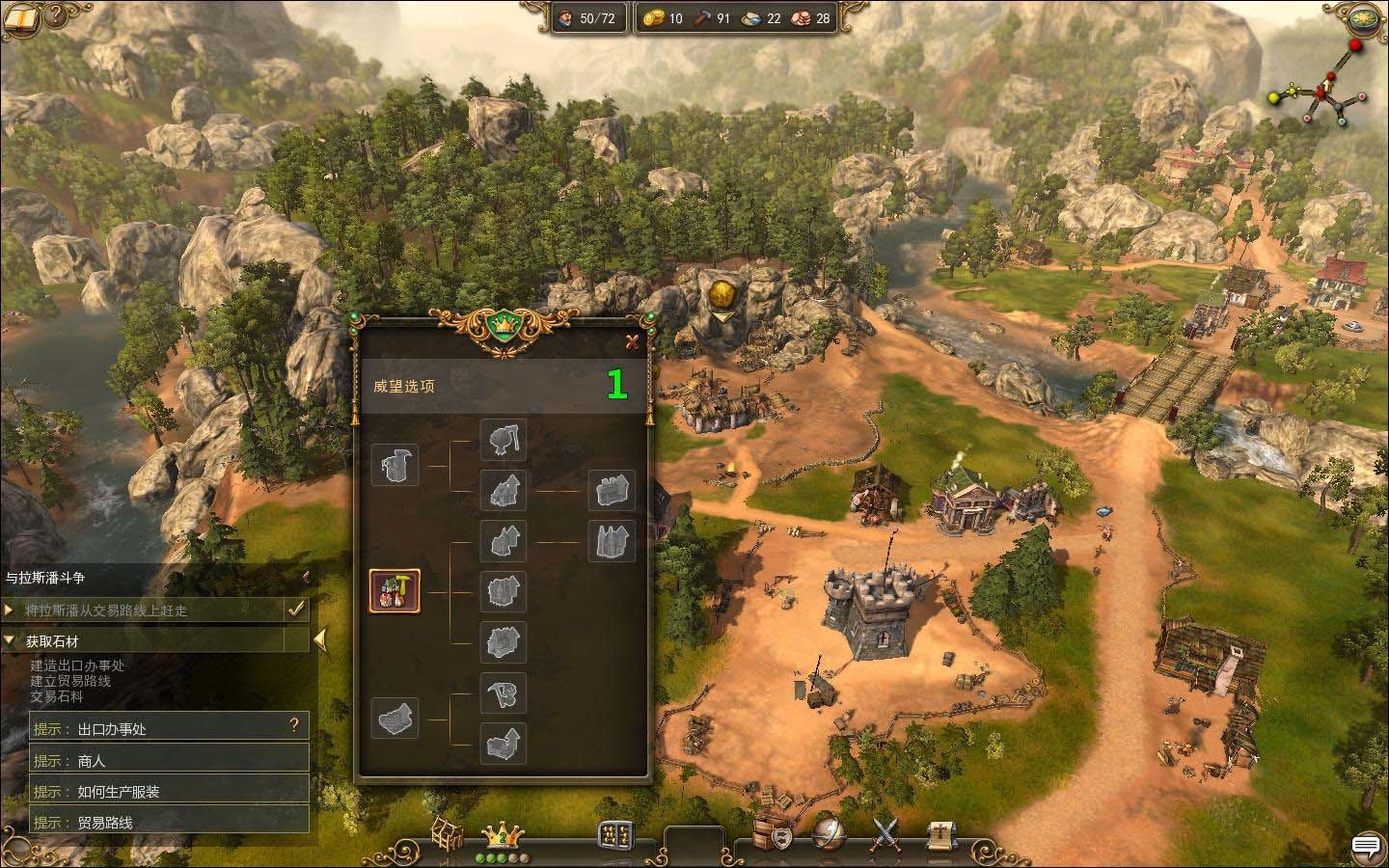Image resolution: width=1389 pixels, height=868 pixels.
Task: Open the chat speech bubble
Action: (1366, 846)
